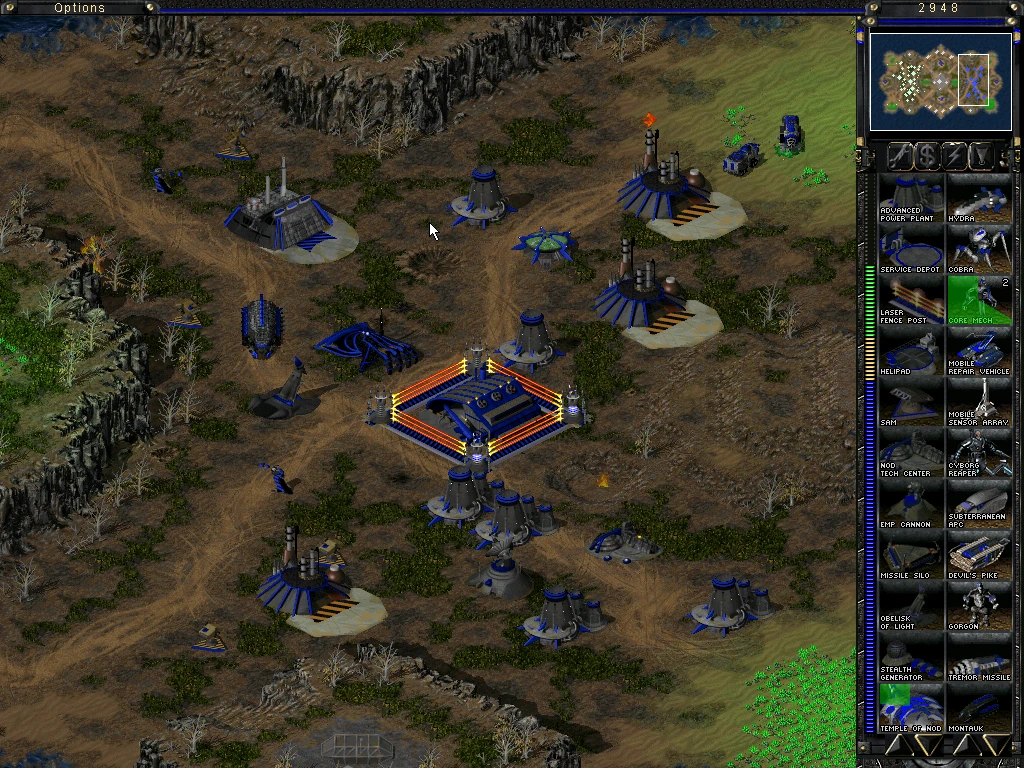
Task: Select the Cobra unit icon
Action: pyautogui.click(x=979, y=249)
